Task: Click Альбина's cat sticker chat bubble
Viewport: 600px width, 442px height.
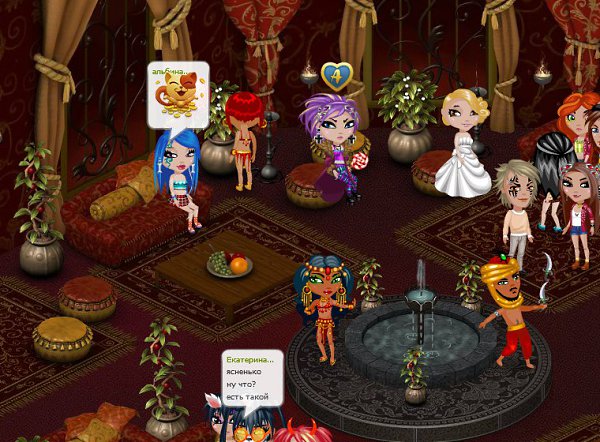Action: point(178,95)
